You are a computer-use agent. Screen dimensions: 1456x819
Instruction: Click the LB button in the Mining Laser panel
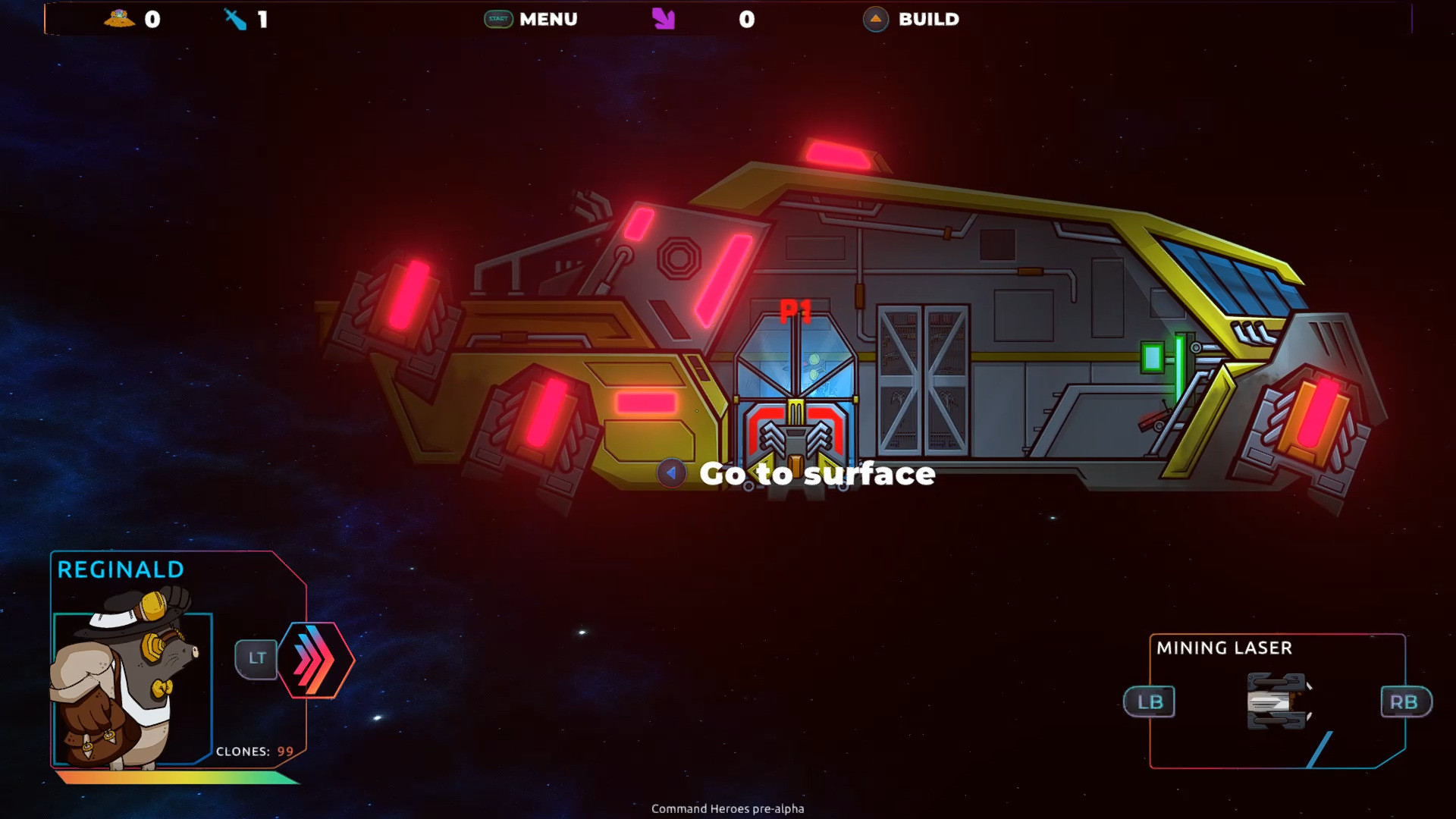pos(1150,702)
